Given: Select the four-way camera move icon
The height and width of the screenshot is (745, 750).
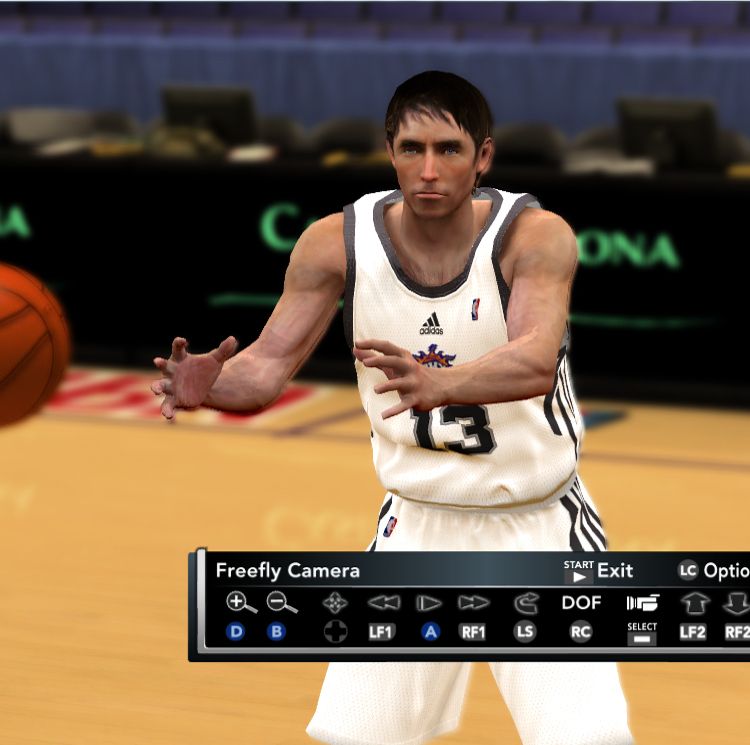Looking at the screenshot, I should tap(335, 603).
